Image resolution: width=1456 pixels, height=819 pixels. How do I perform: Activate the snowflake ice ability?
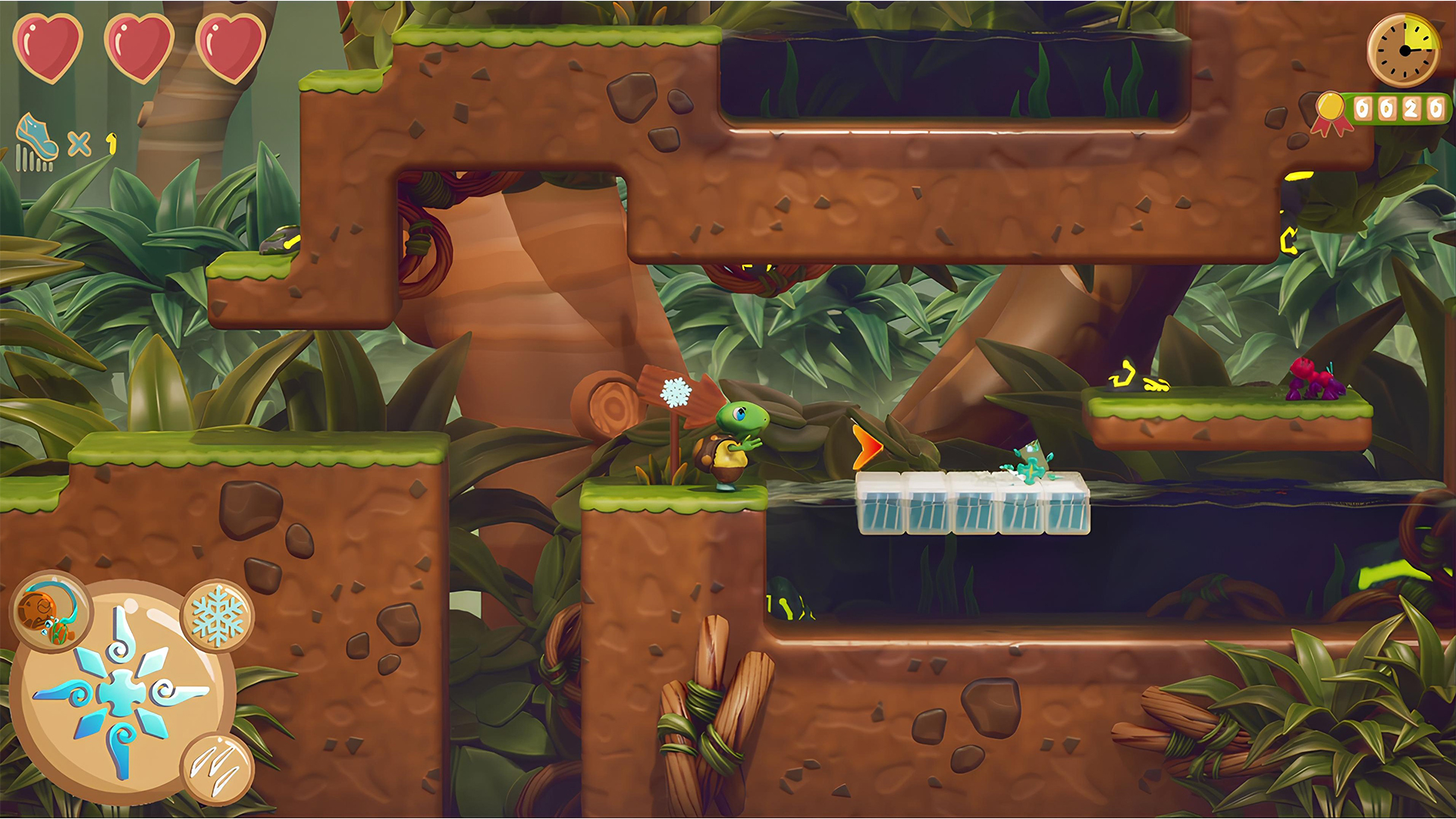(x=218, y=617)
